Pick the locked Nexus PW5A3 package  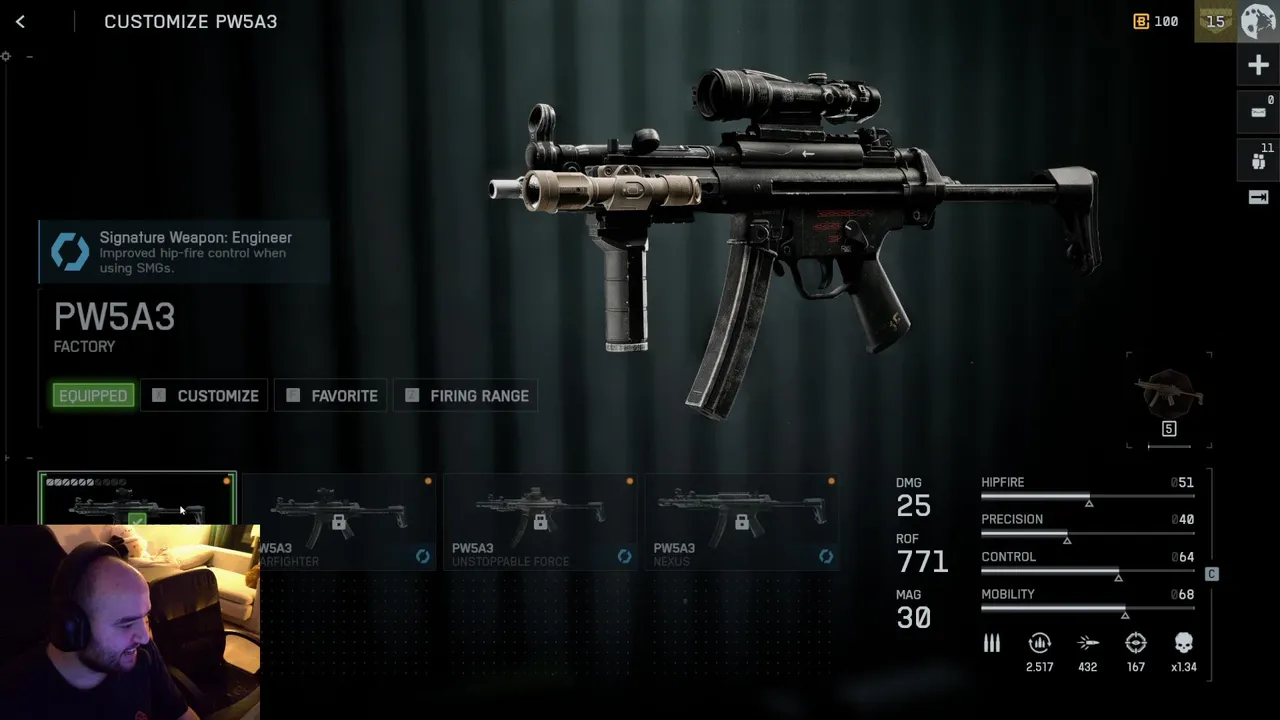click(x=742, y=521)
